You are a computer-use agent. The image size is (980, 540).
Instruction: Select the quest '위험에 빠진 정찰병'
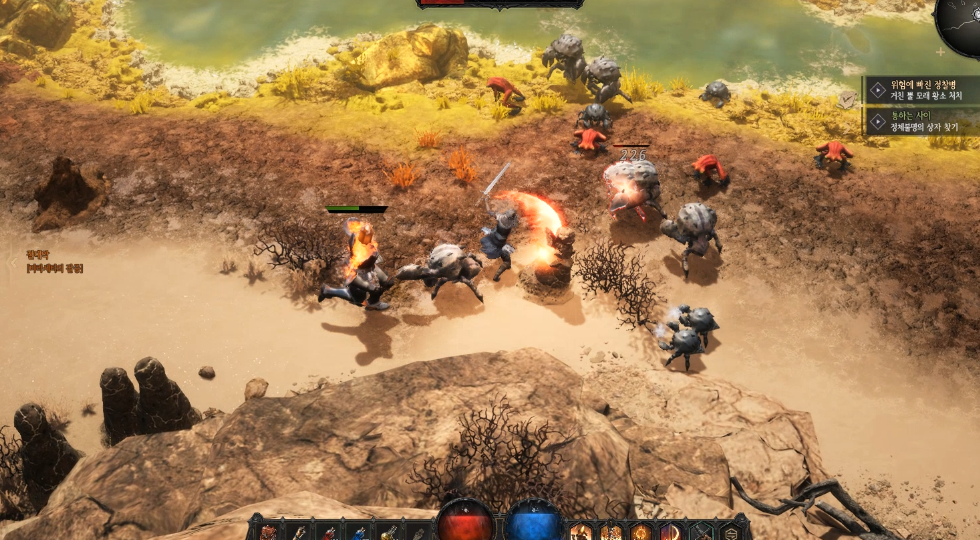[x=920, y=90]
